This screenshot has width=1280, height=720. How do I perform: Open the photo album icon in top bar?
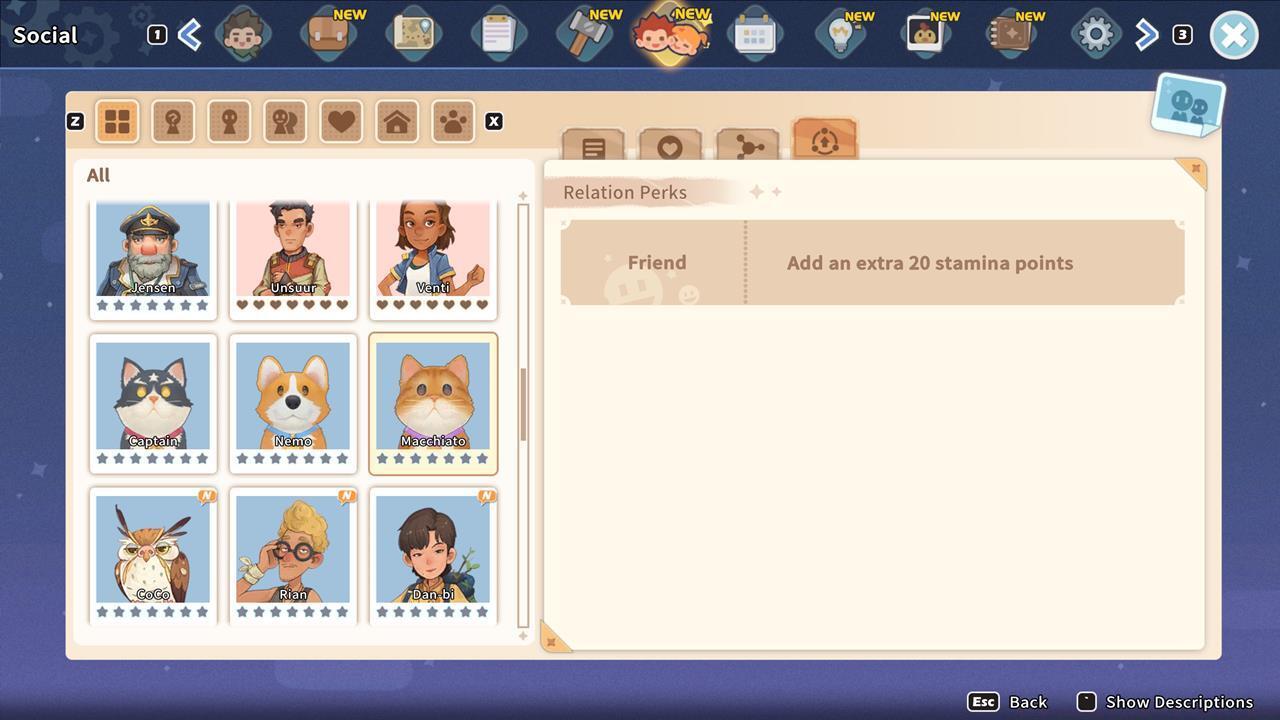pos(925,33)
